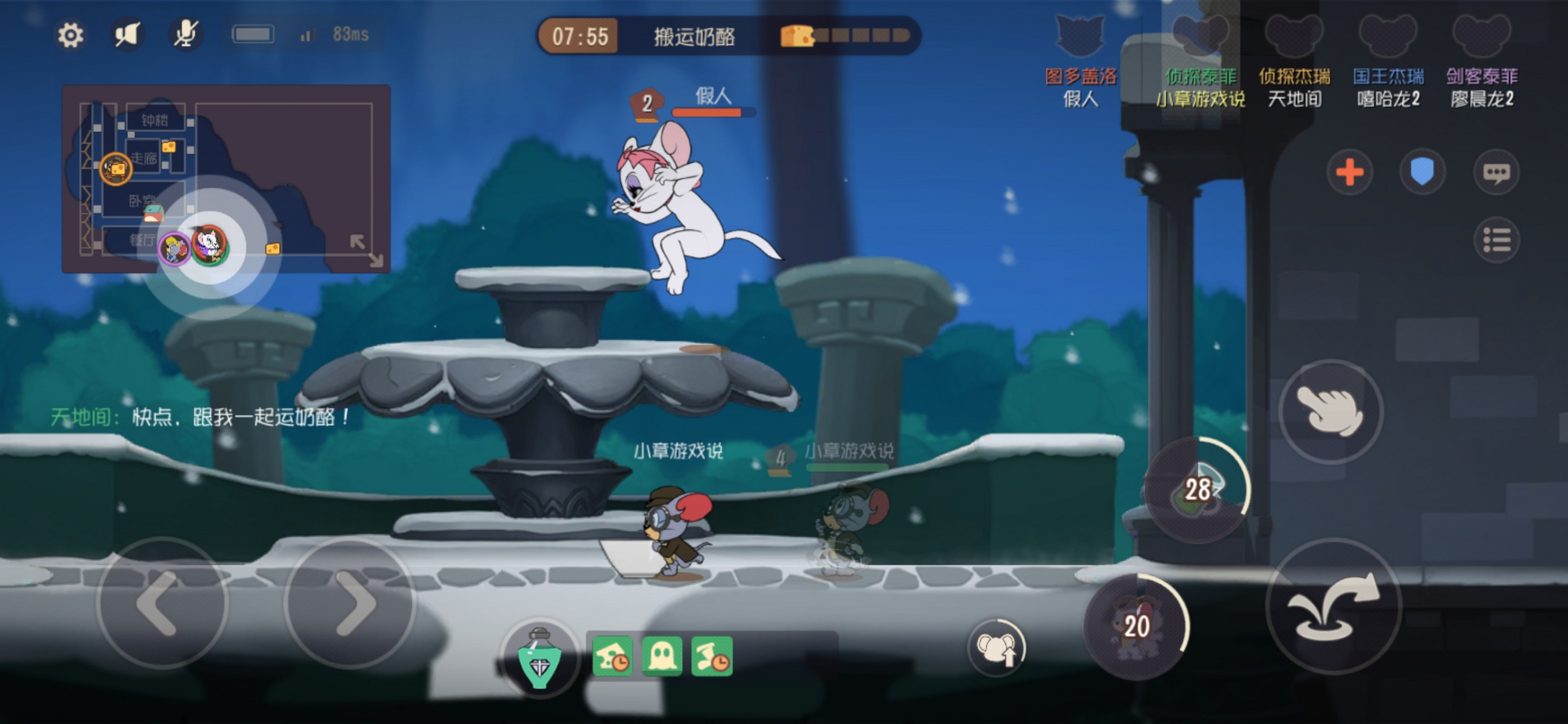Open the list menu icon
The height and width of the screenshot is (724, 1568).
click(1496, 240)
